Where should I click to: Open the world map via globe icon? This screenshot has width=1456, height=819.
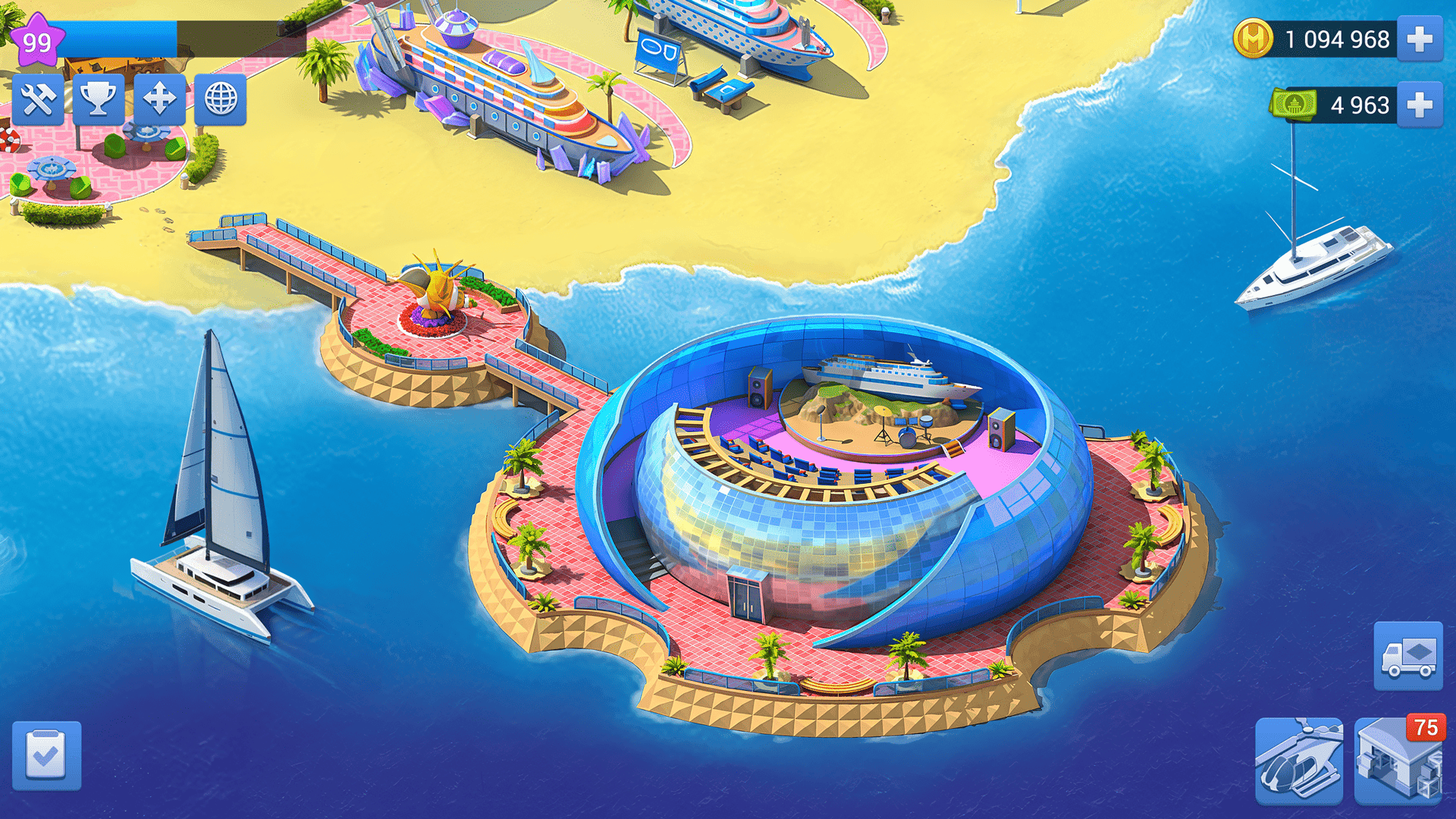point(220,99)
